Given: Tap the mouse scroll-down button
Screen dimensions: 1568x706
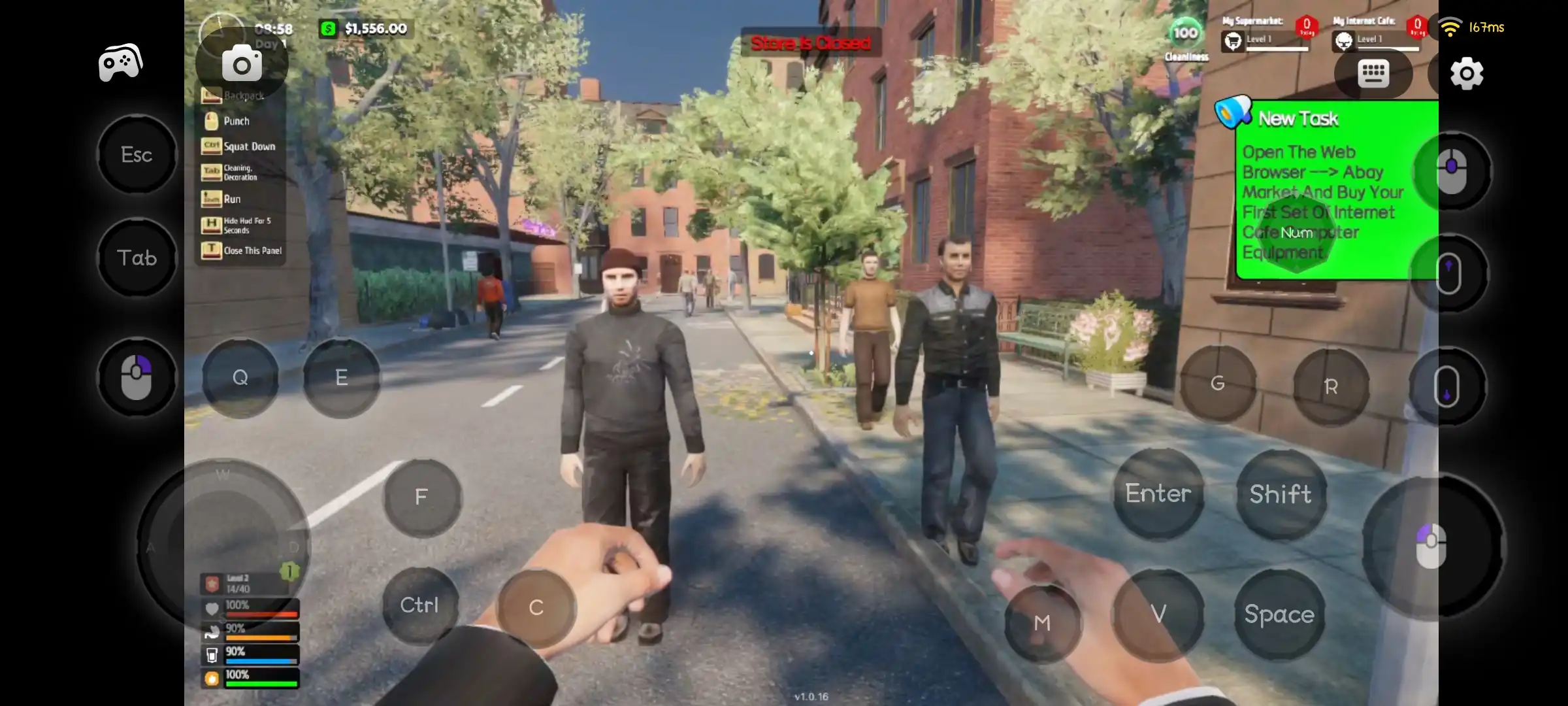Looking at the screenshot, I should 1446,387.
